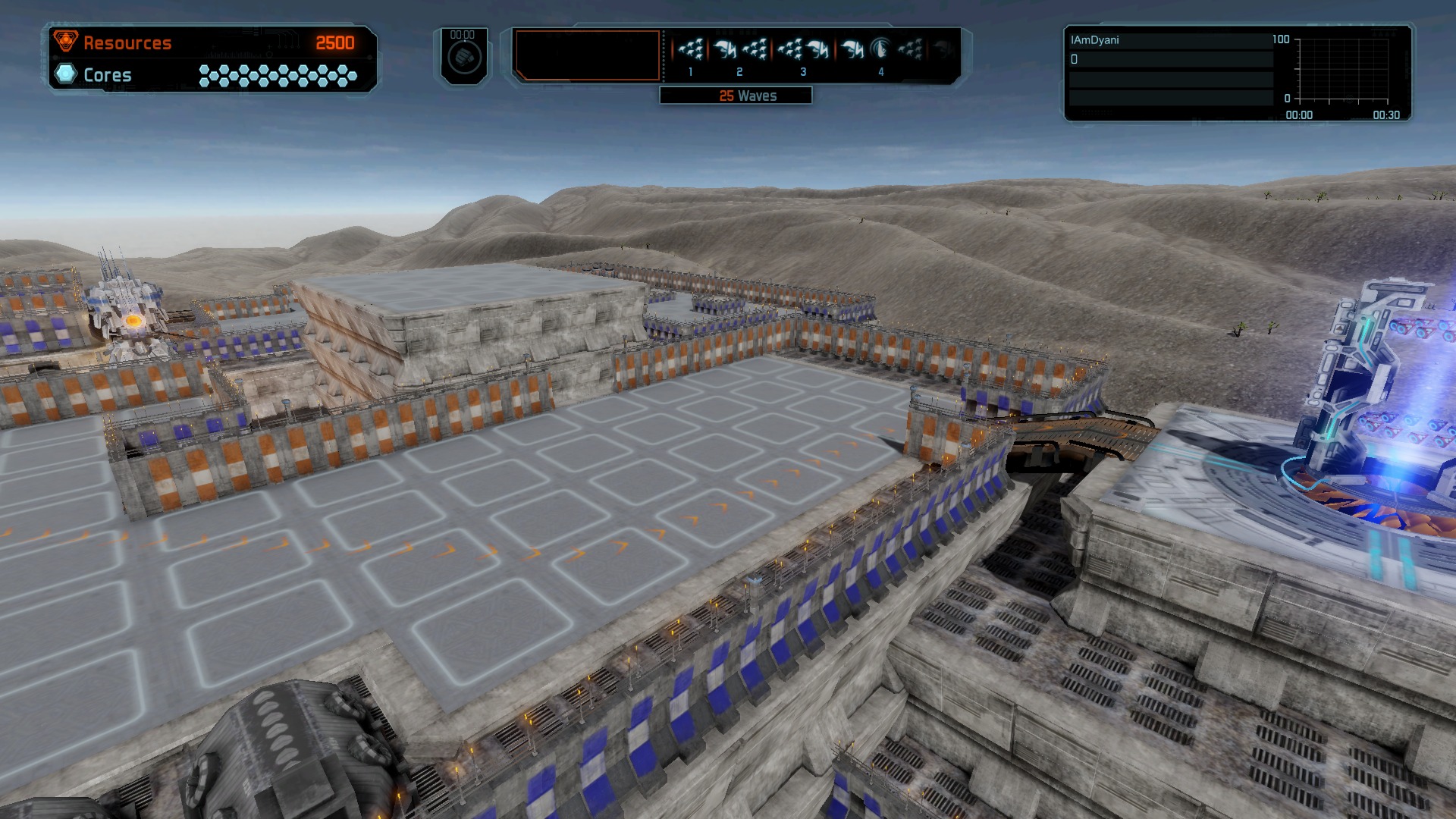Click the 00:00 timer above the fist icon
Image resolution: width=1456 pixels, height=819 pixels.
(463, 33)
